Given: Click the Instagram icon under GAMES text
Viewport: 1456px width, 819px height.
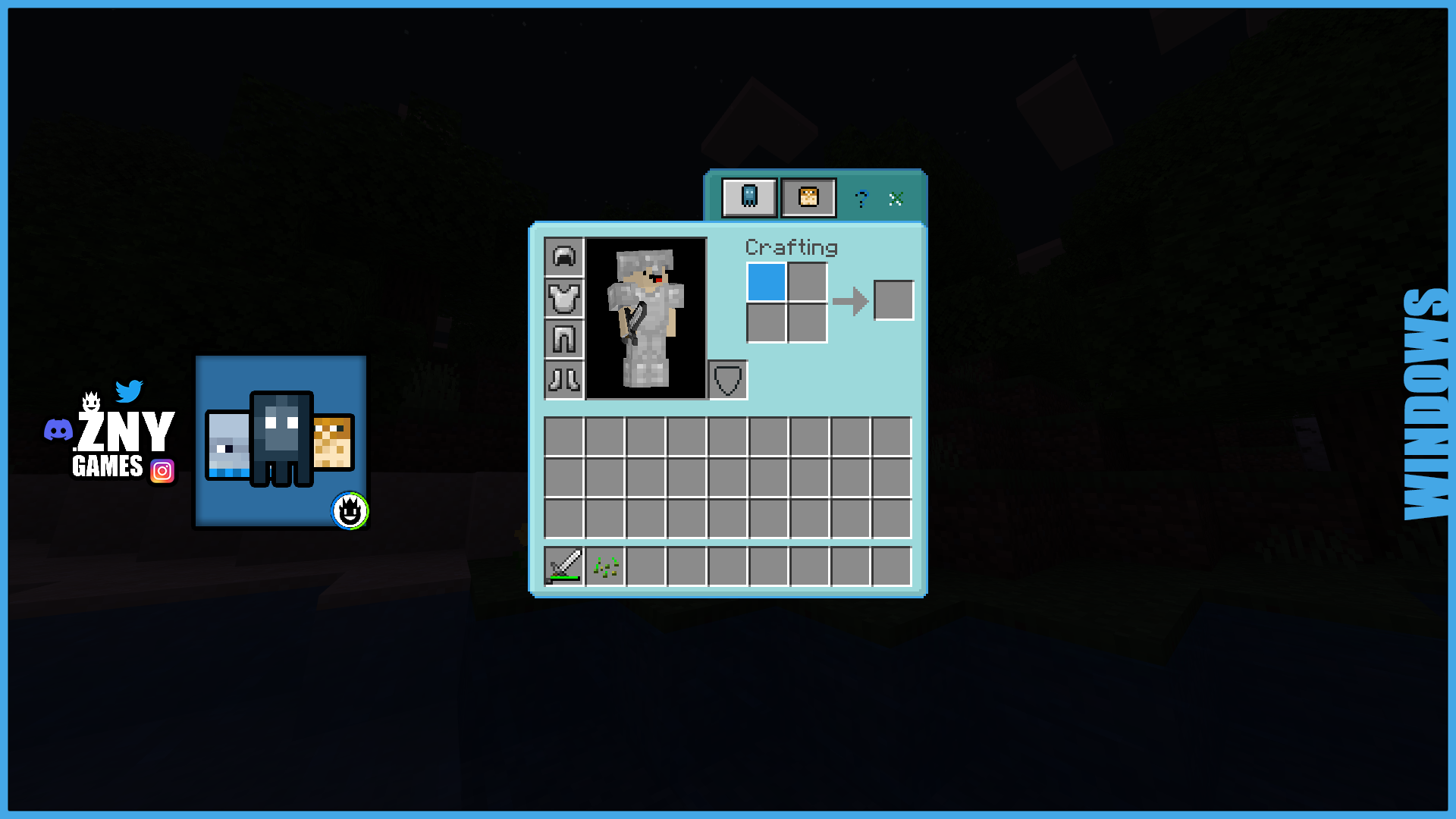Looking at the screenshot, I should (x=162, y=472).
